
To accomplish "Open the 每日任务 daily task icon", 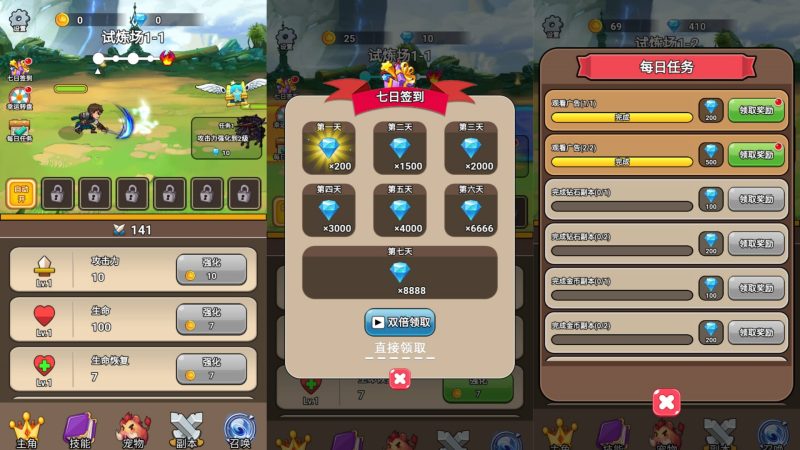I will click(20, 129).
